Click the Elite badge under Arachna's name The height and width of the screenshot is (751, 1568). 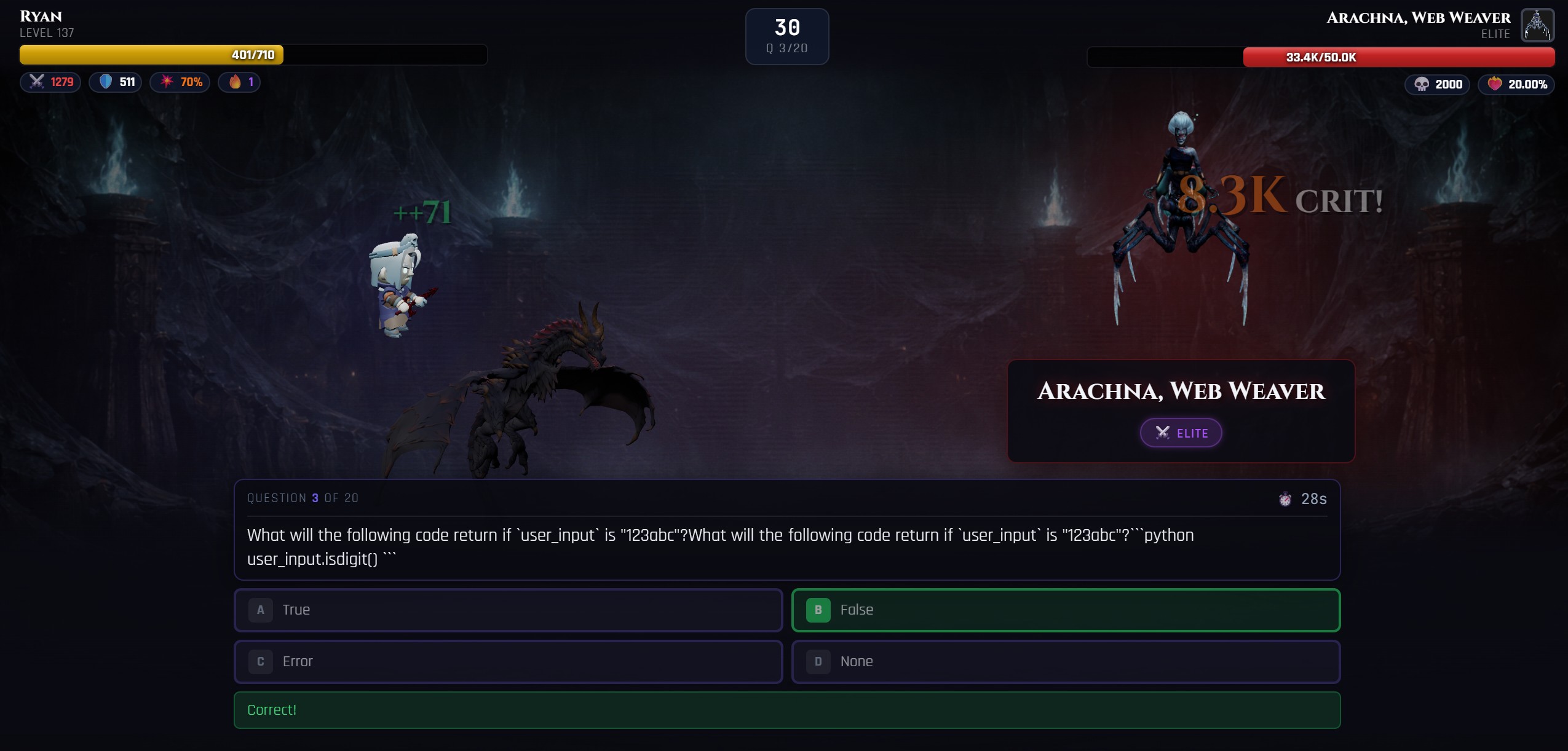coord(1180,432)
